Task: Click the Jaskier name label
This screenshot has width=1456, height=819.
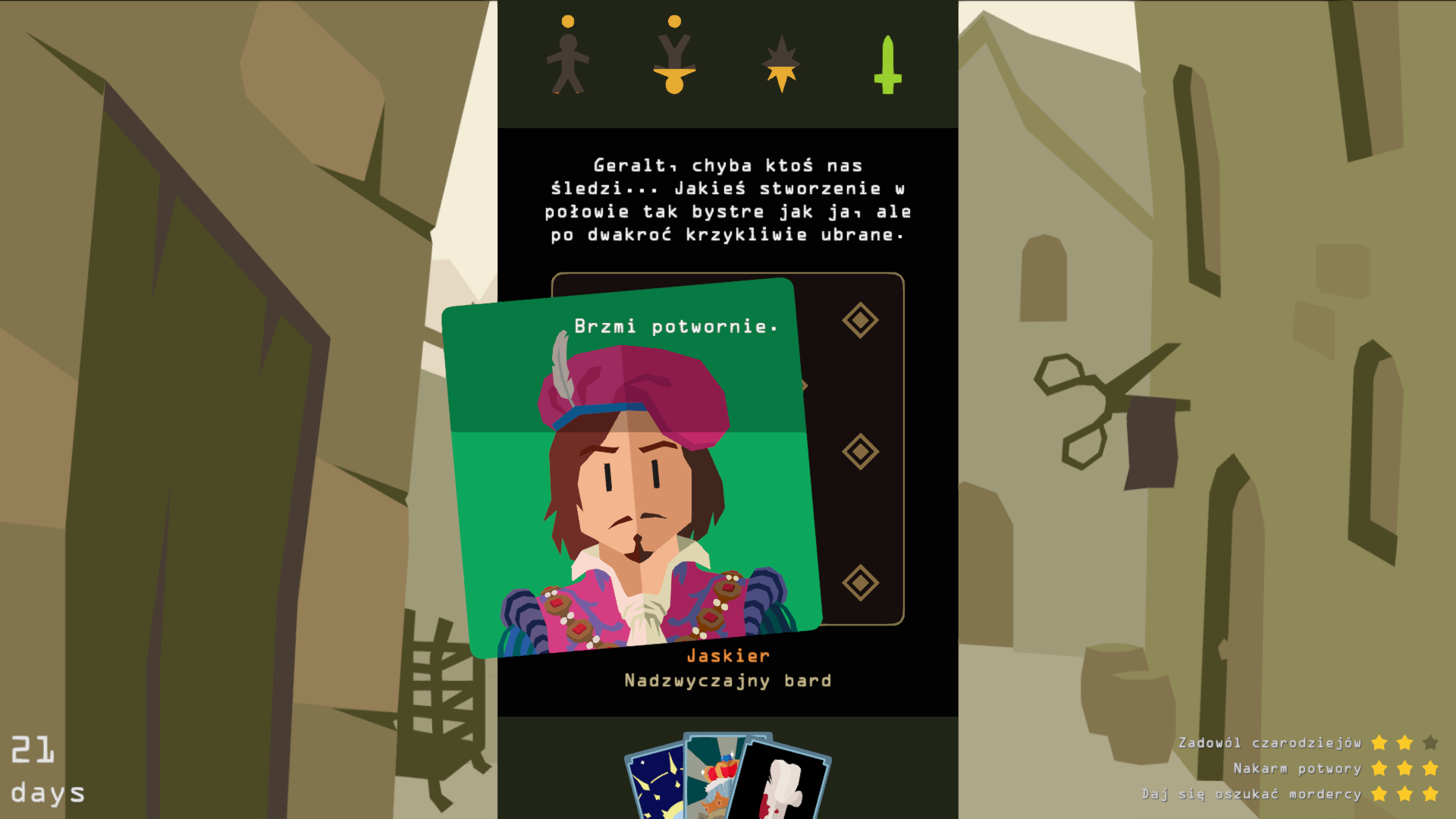Action: [x=728, y=655]
